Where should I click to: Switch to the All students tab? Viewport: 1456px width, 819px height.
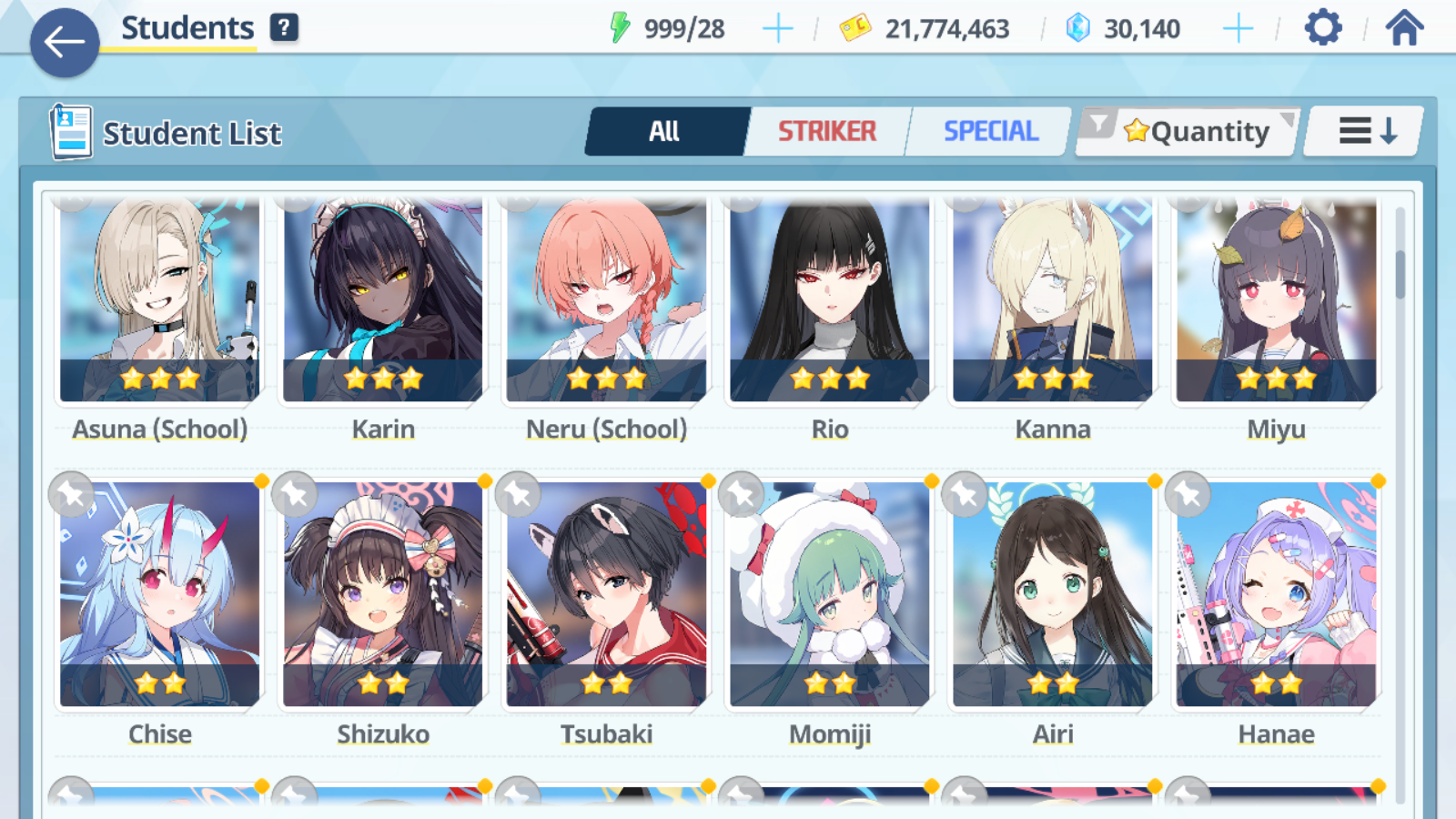coord(665,132)
